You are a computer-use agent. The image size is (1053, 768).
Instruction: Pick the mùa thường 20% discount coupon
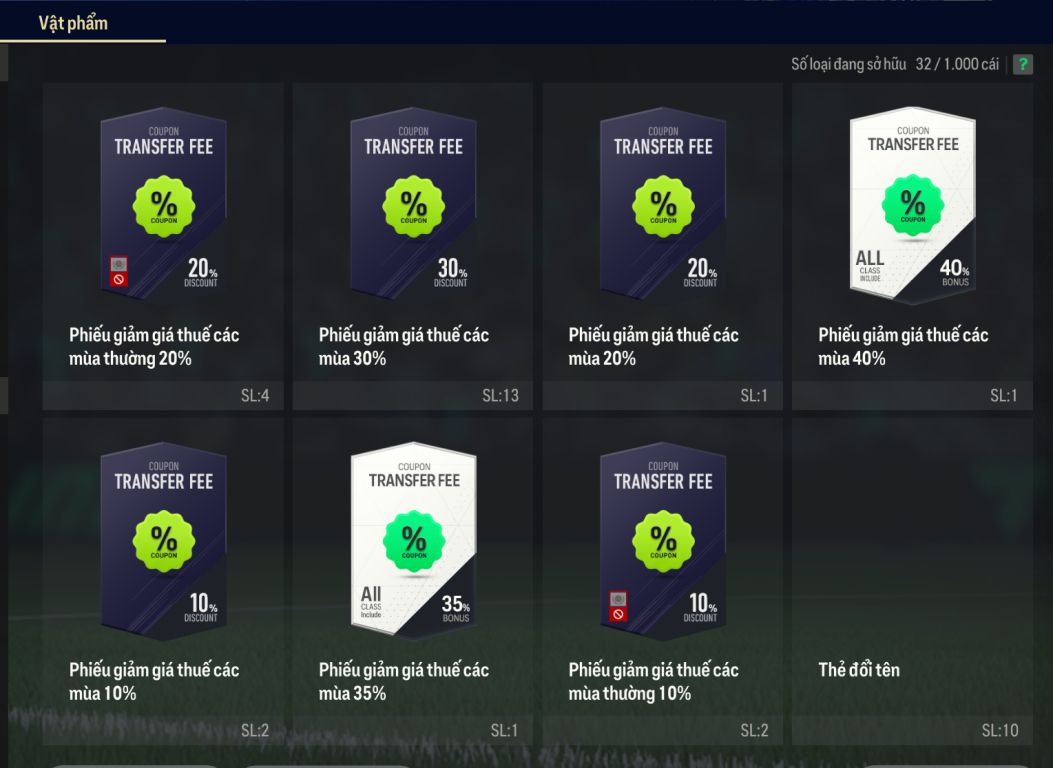[163, 246]
